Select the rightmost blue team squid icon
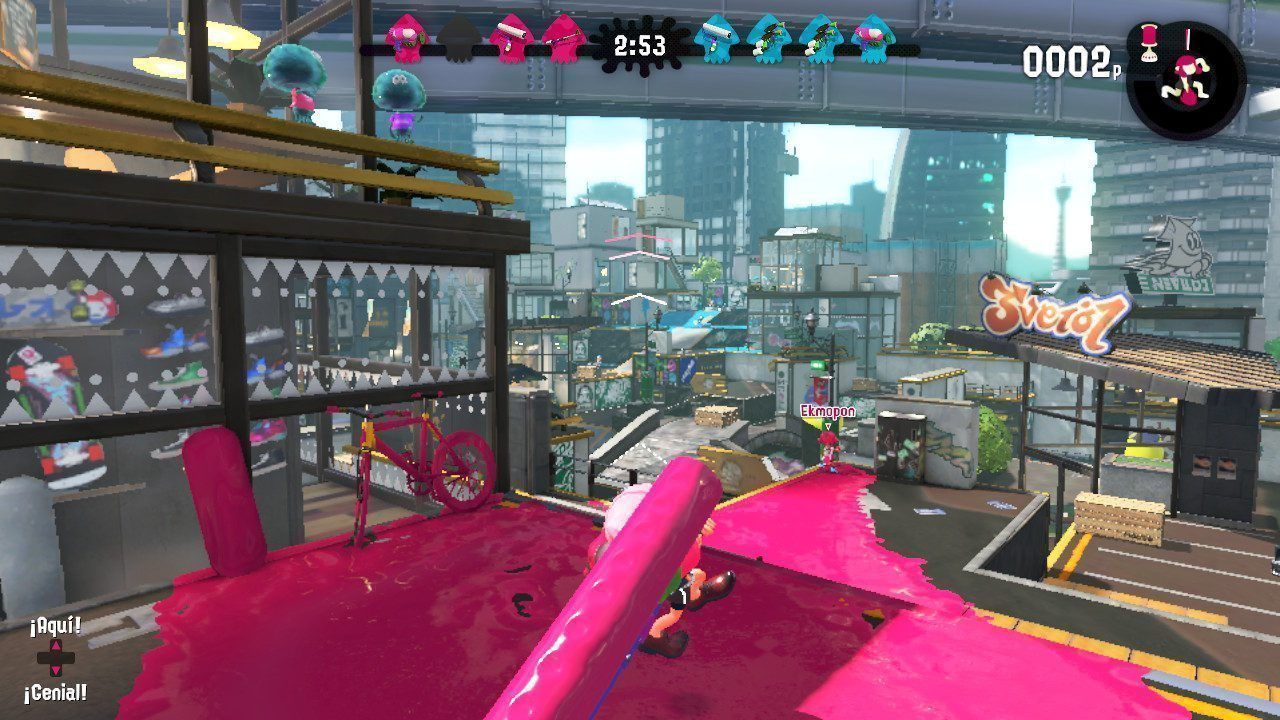 (x=872, y=39)
